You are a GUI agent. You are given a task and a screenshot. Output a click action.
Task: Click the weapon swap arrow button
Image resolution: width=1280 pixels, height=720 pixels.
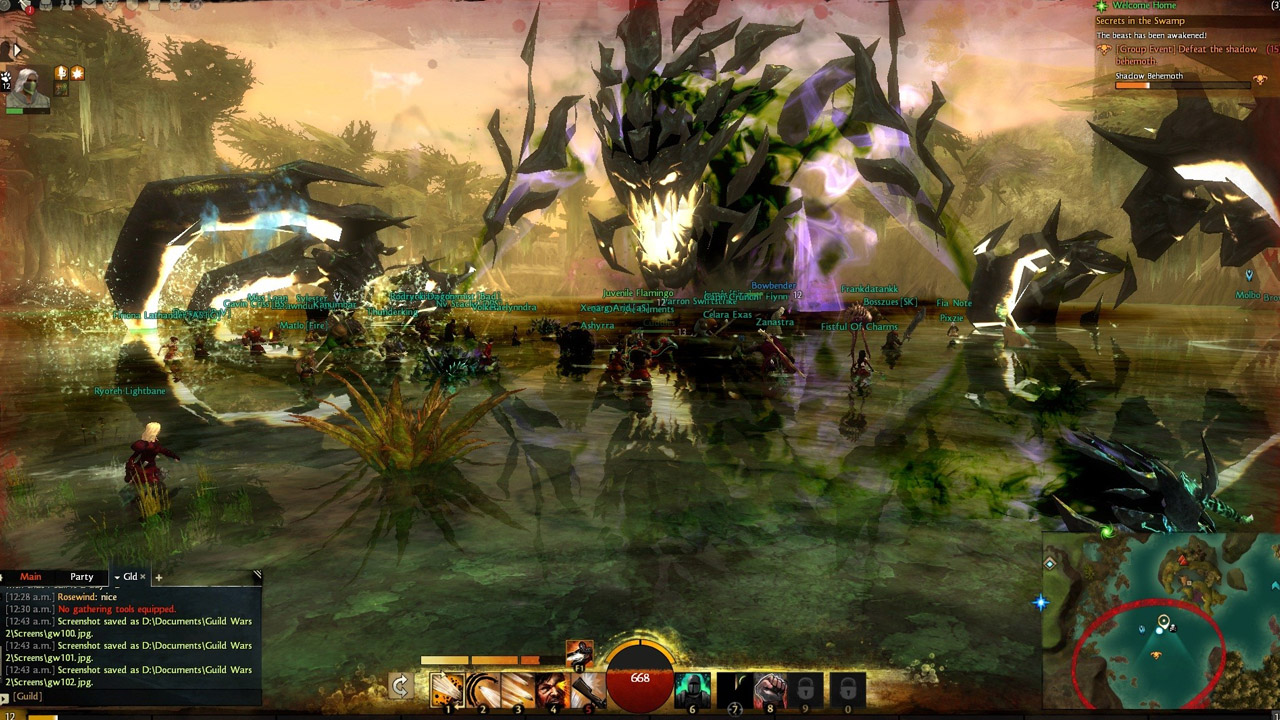[400, 687]
